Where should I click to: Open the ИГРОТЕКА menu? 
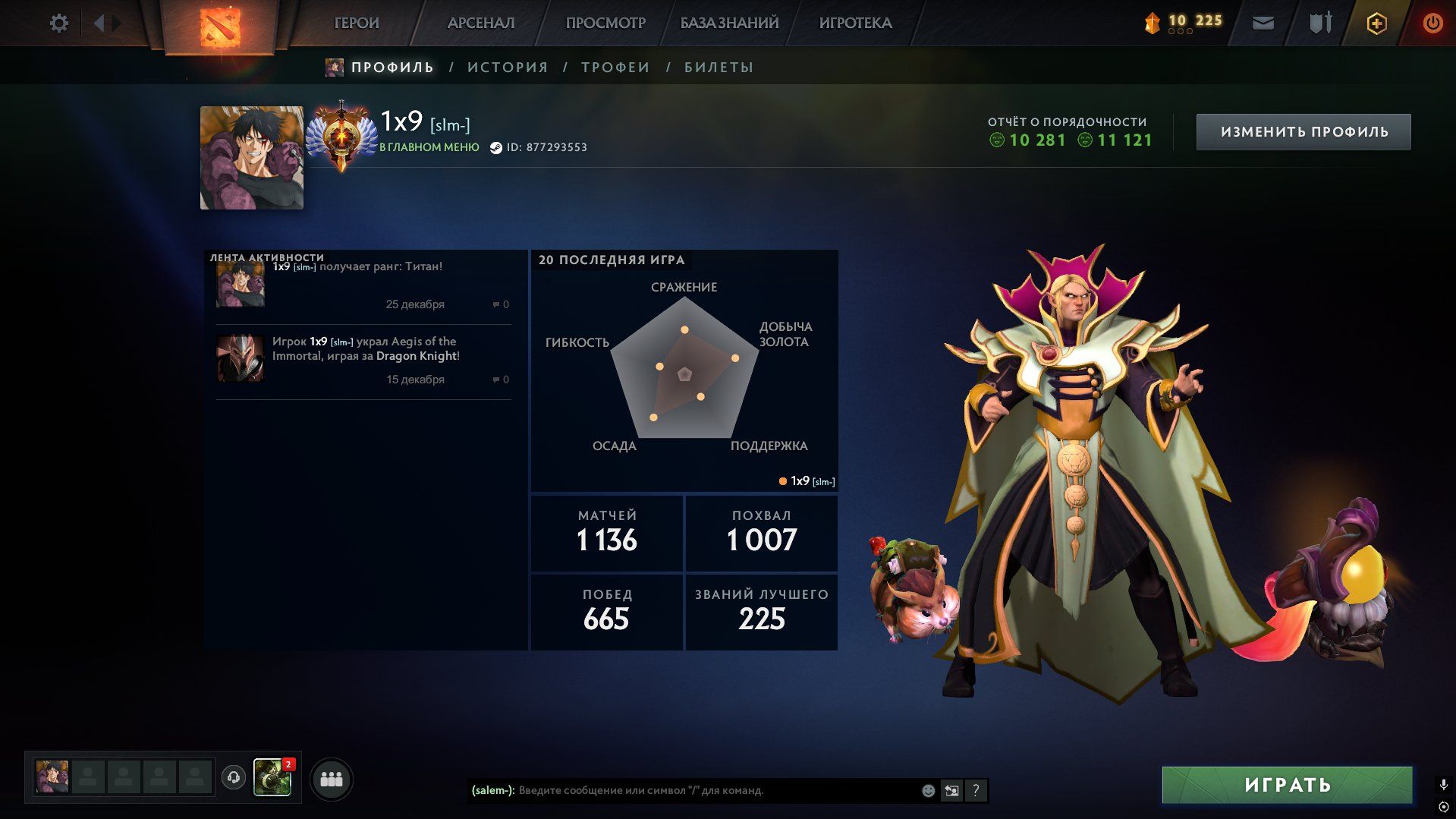coord(855,24)
